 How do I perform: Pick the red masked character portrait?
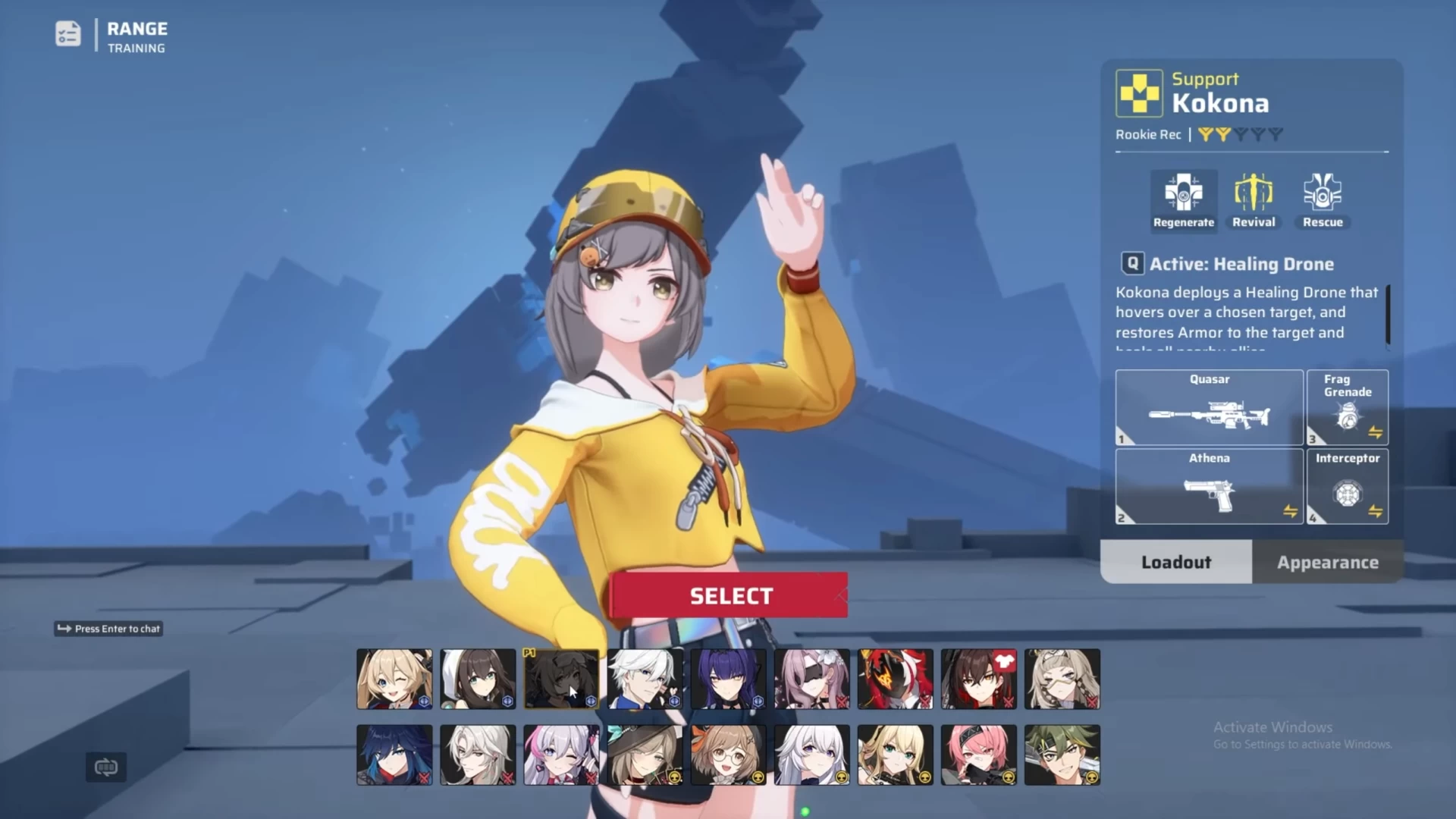point(895,679)
